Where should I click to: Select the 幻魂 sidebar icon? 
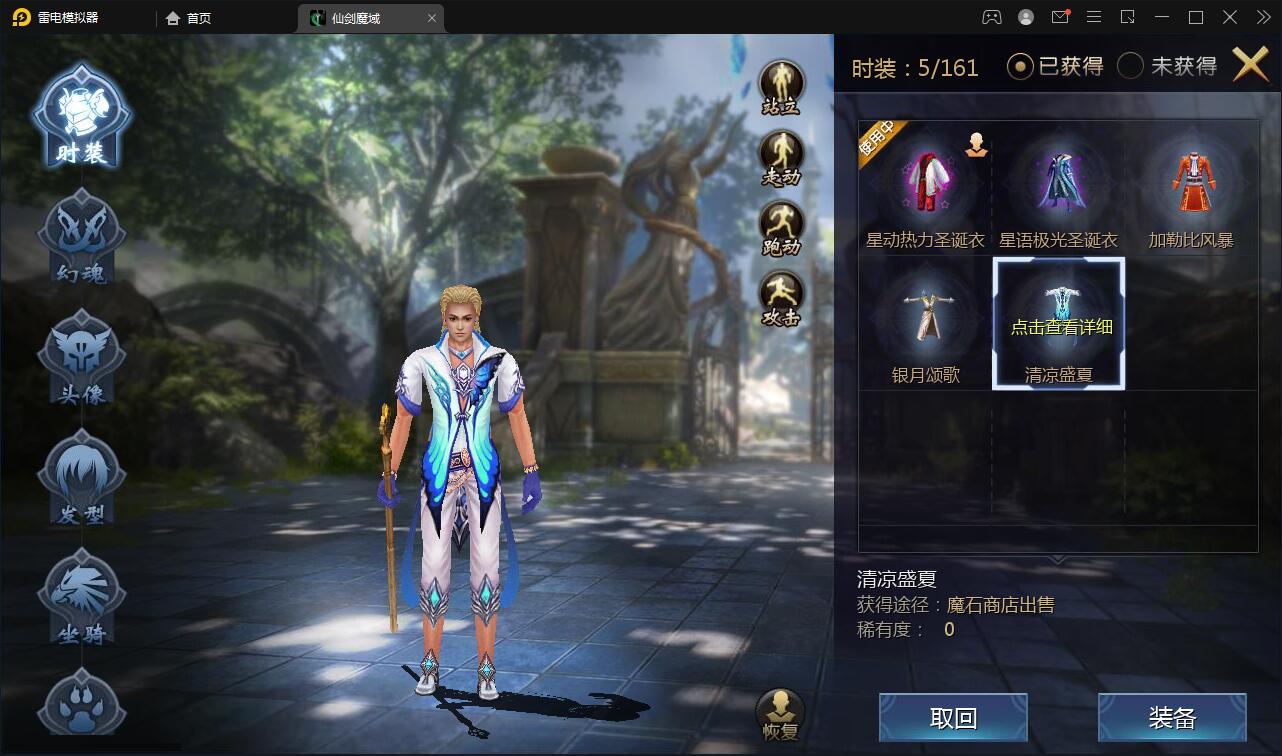pos(80,235)
